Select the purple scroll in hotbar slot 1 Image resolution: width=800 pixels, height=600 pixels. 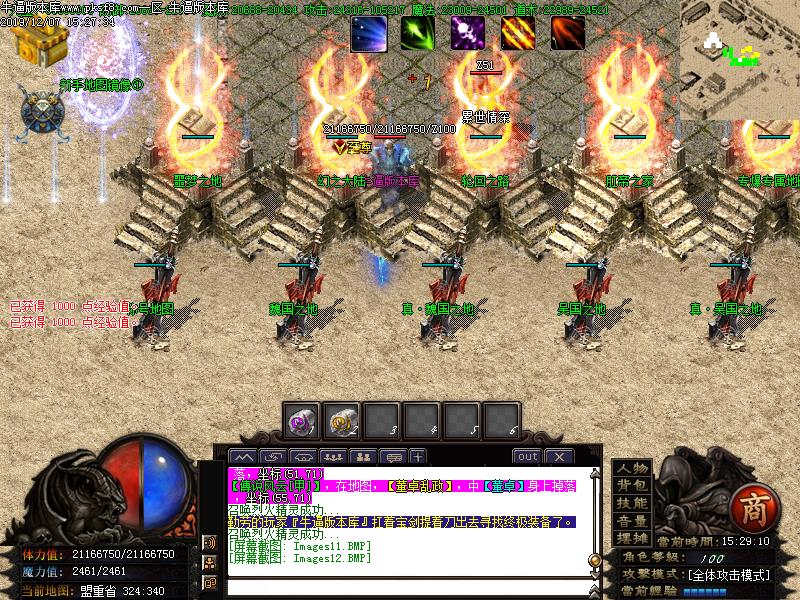[x=301, y=421]
